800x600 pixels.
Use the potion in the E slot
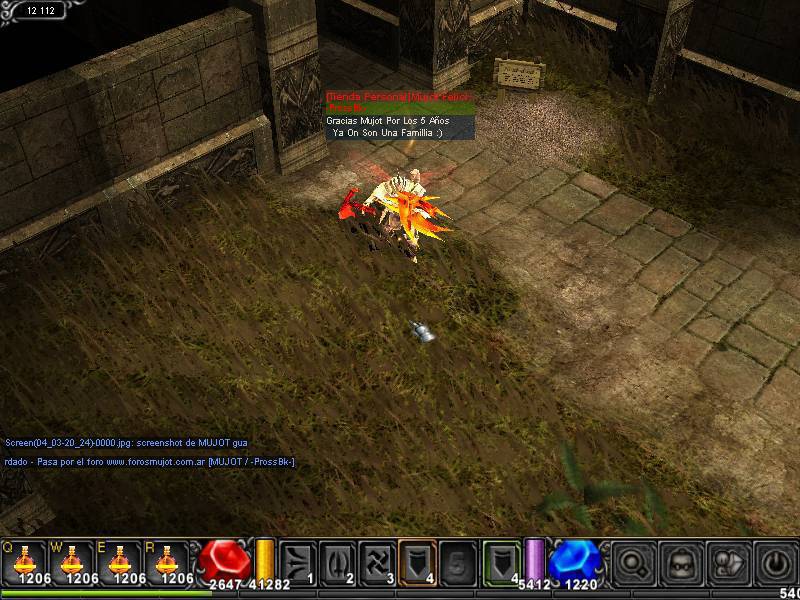click(124, 560)
